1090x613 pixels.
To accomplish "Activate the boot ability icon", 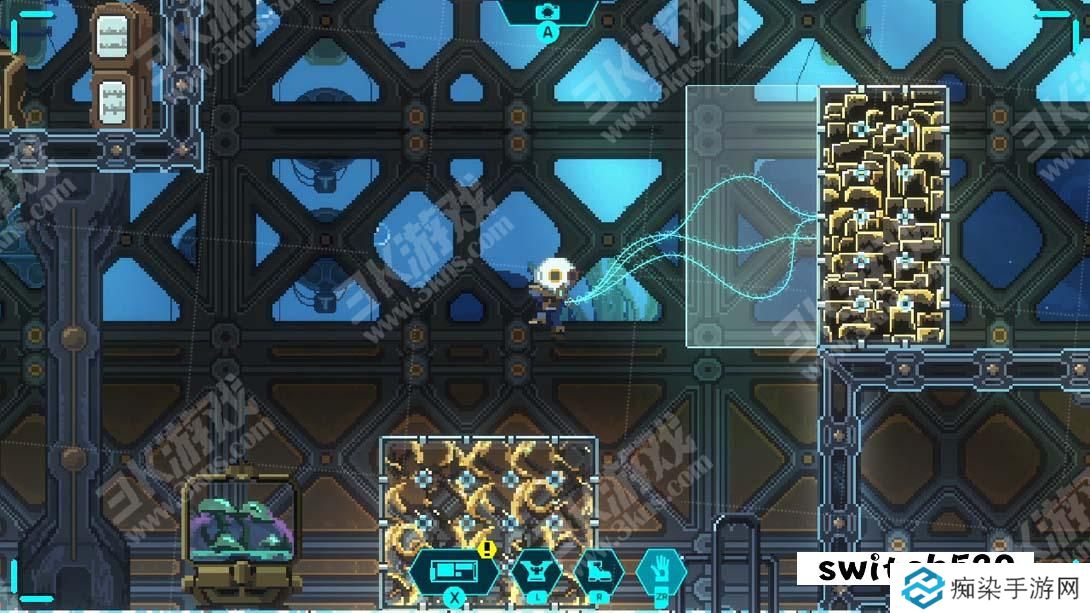I will coord(599,573).
